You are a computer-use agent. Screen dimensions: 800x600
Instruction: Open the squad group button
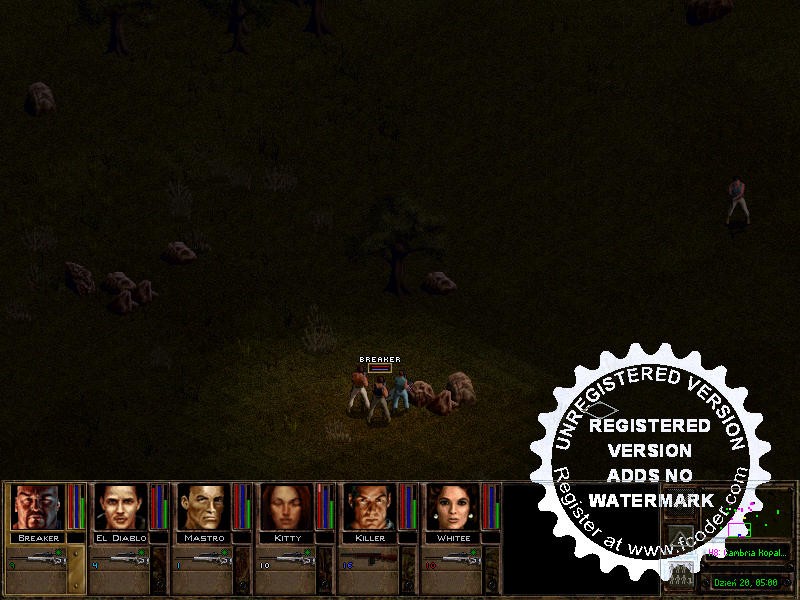(679, 573)
